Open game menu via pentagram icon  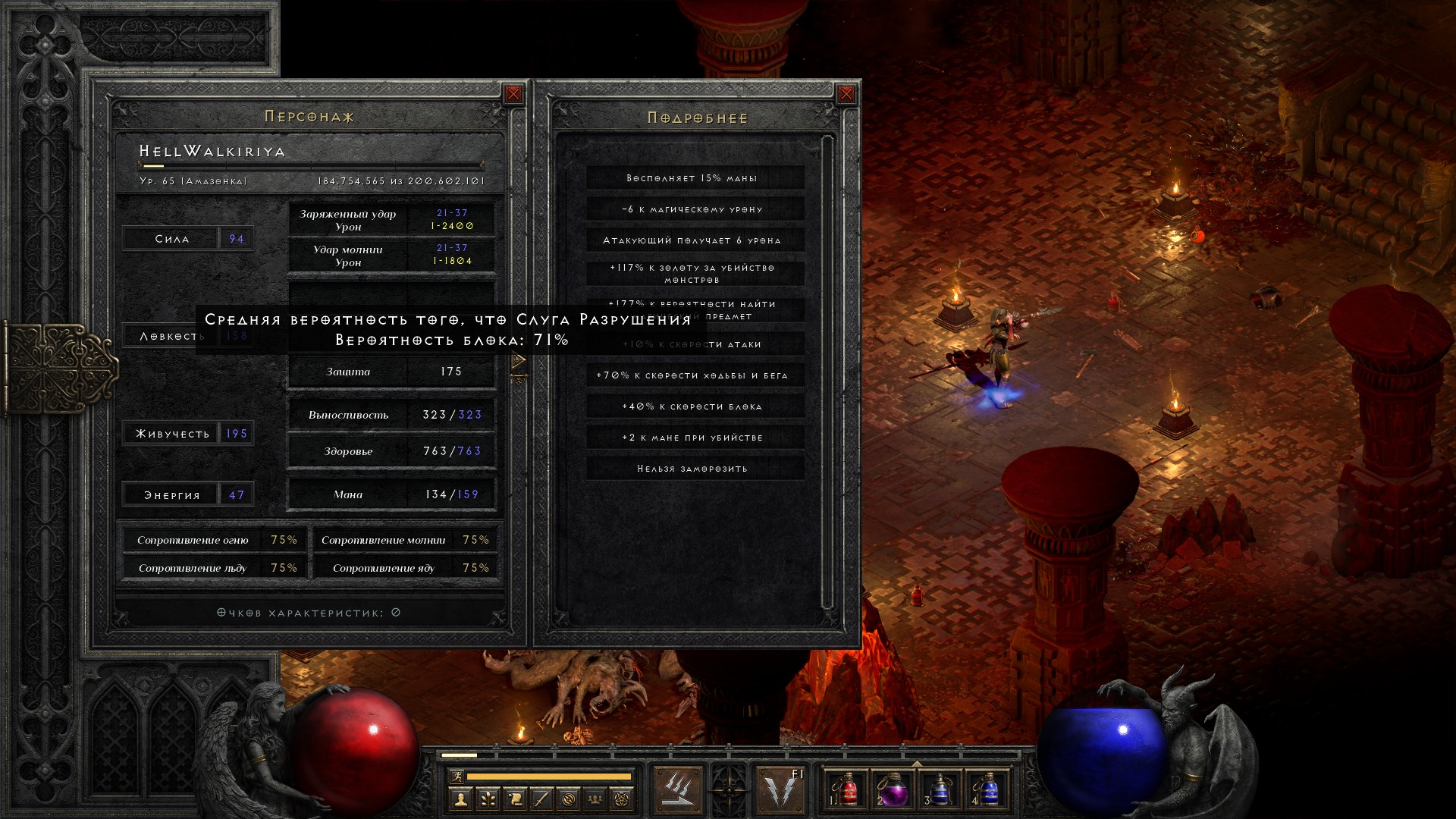pyautogui.click(x=622, y=799)
